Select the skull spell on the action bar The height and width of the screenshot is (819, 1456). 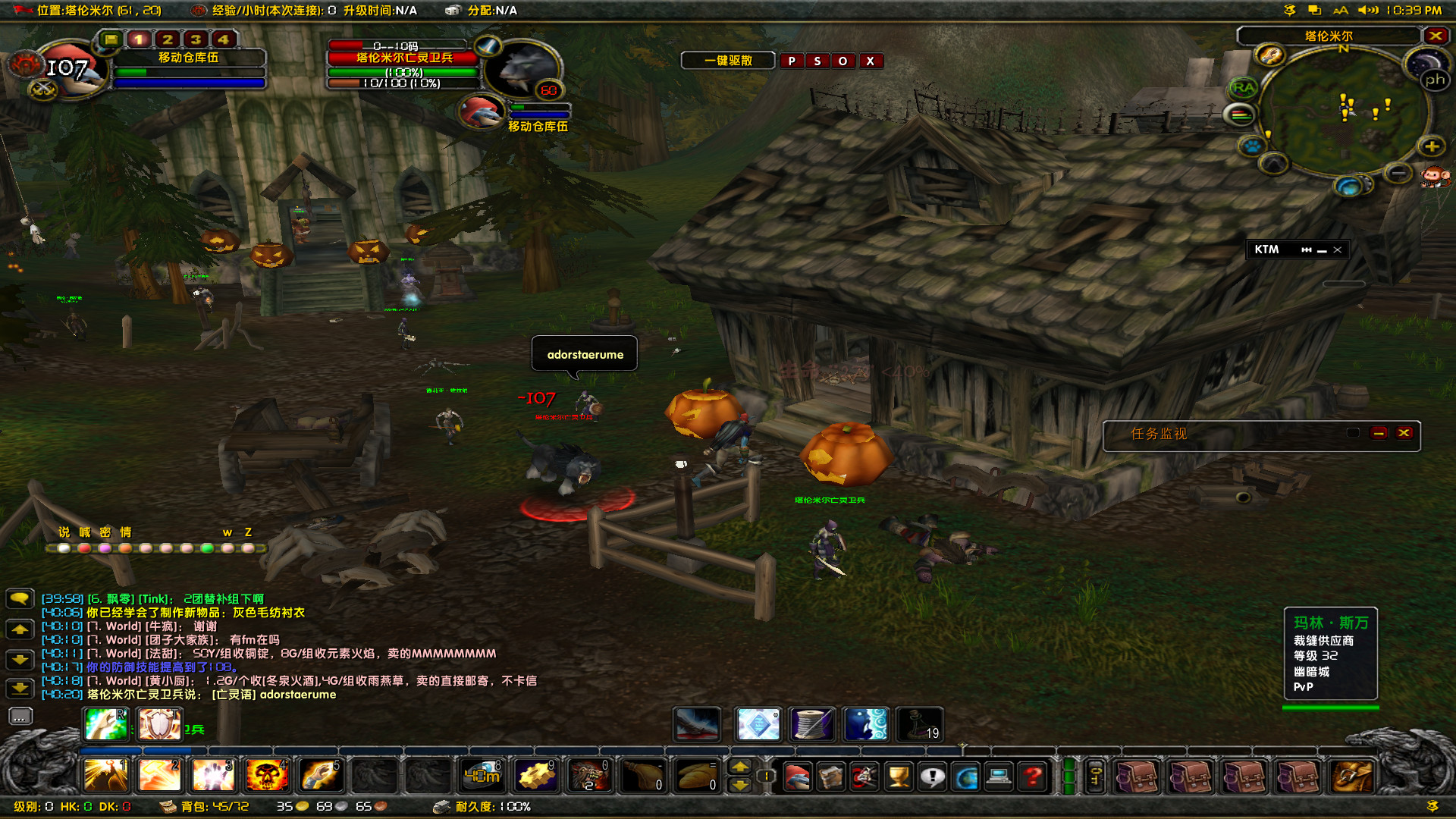(269, 775)
